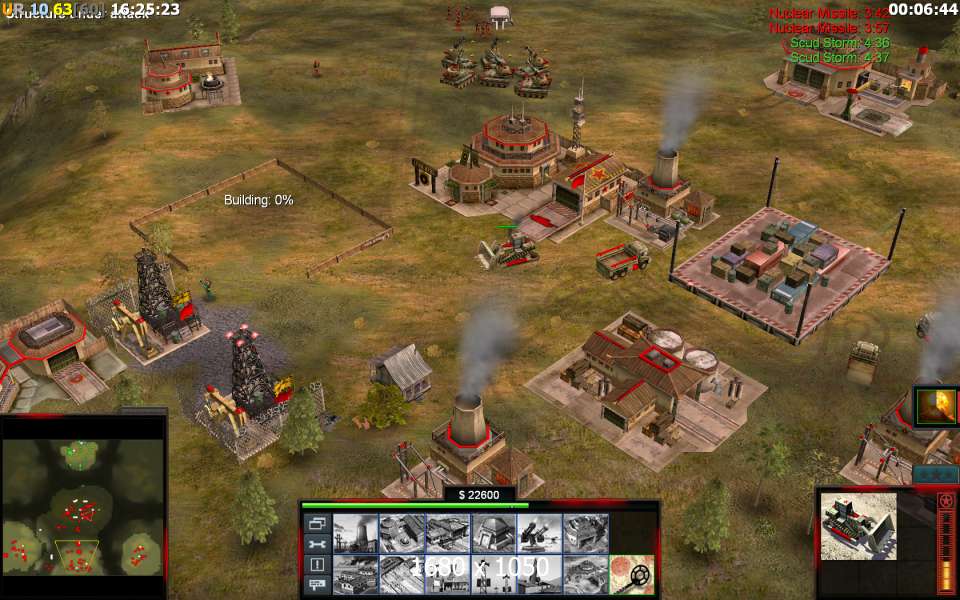Click the selected dozer portrait
Screen dimensions: 960x600
click(x=858, y=526)
